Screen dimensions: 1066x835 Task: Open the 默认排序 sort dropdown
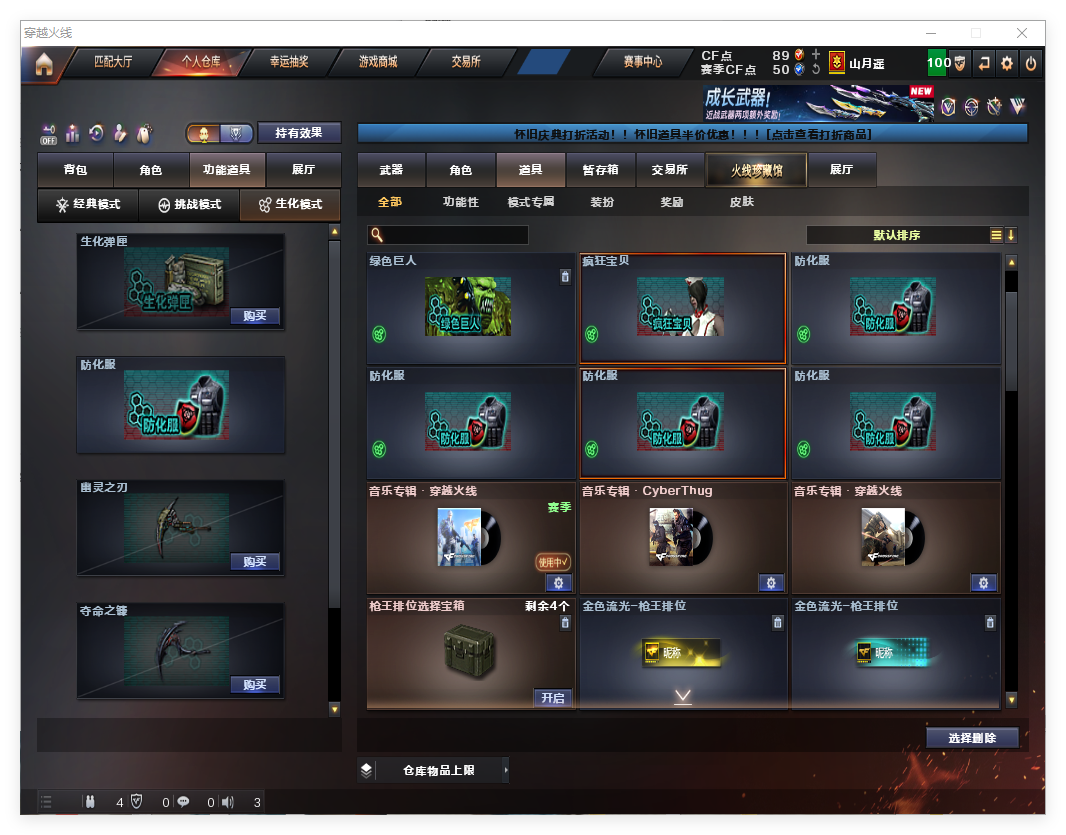pos(897,236)
